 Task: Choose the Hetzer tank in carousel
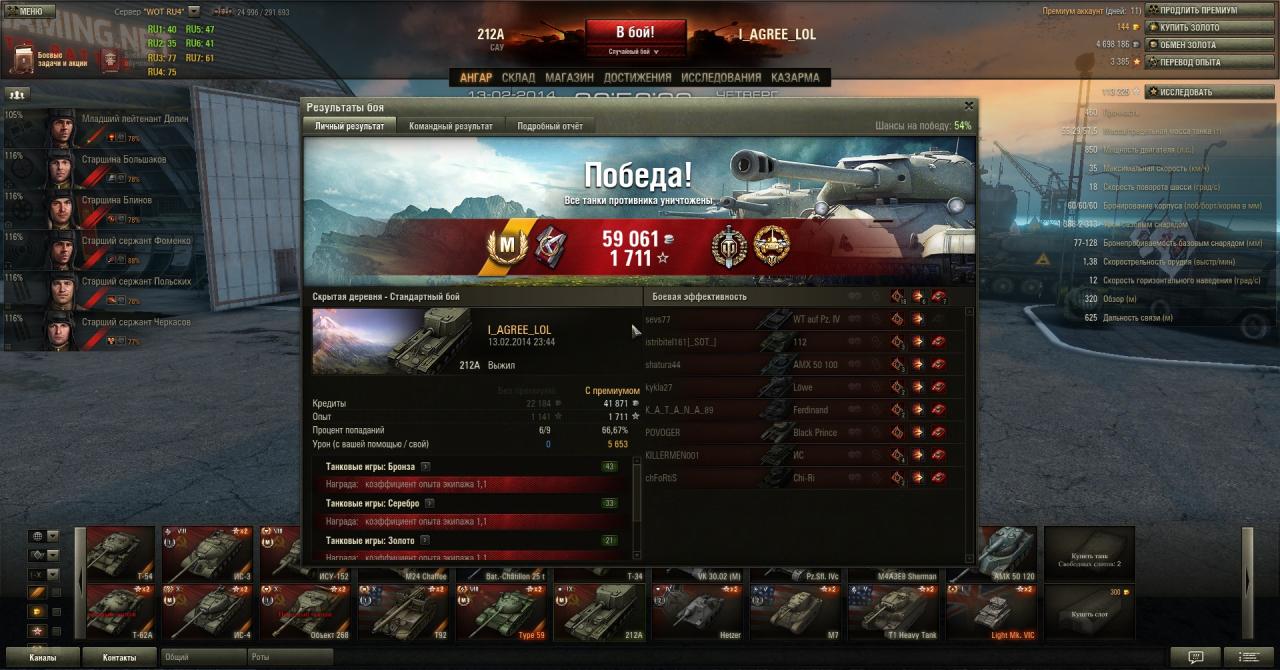point(696,611)
